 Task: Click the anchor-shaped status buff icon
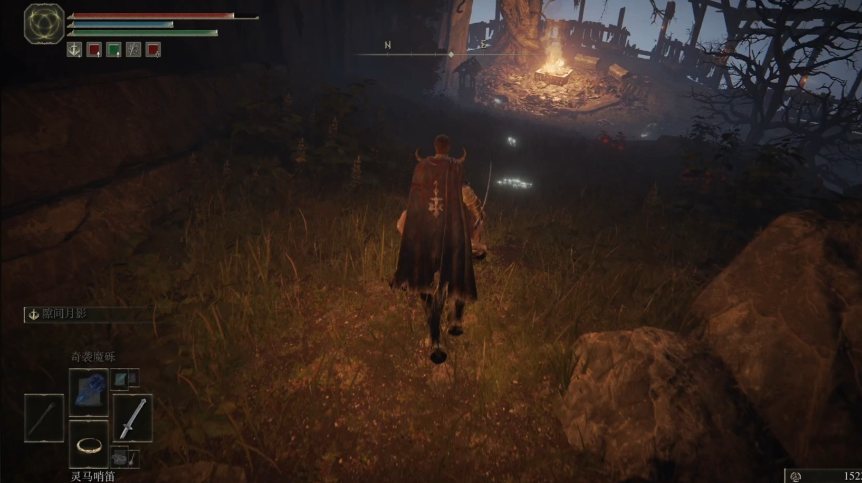click(x=74, y=49)
